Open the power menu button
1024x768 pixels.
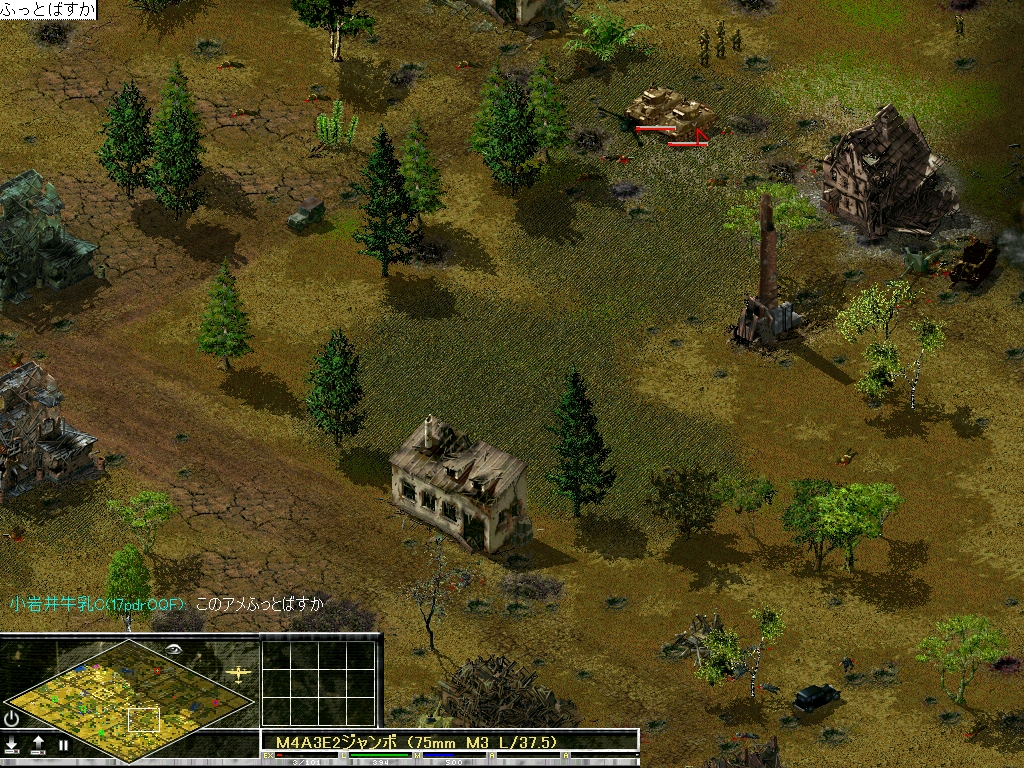[12, 718]
